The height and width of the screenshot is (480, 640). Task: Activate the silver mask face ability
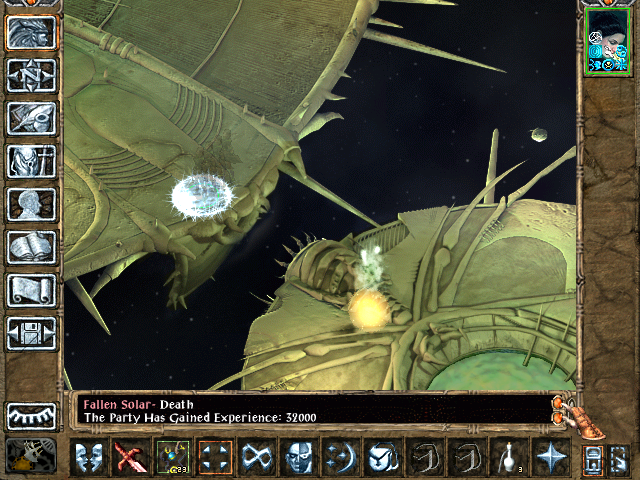point(298,458)
